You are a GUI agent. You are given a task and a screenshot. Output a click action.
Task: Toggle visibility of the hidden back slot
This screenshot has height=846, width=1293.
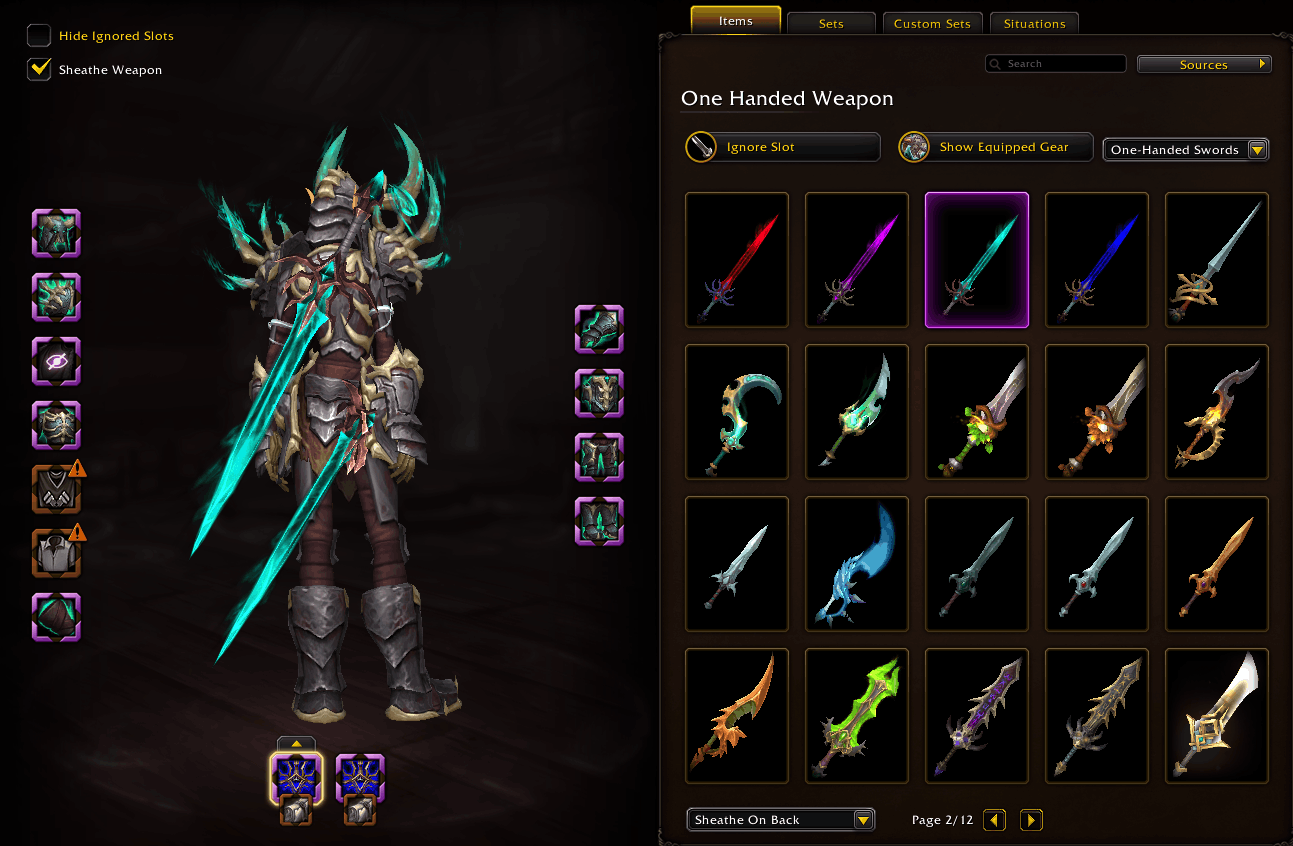(56, 361)
